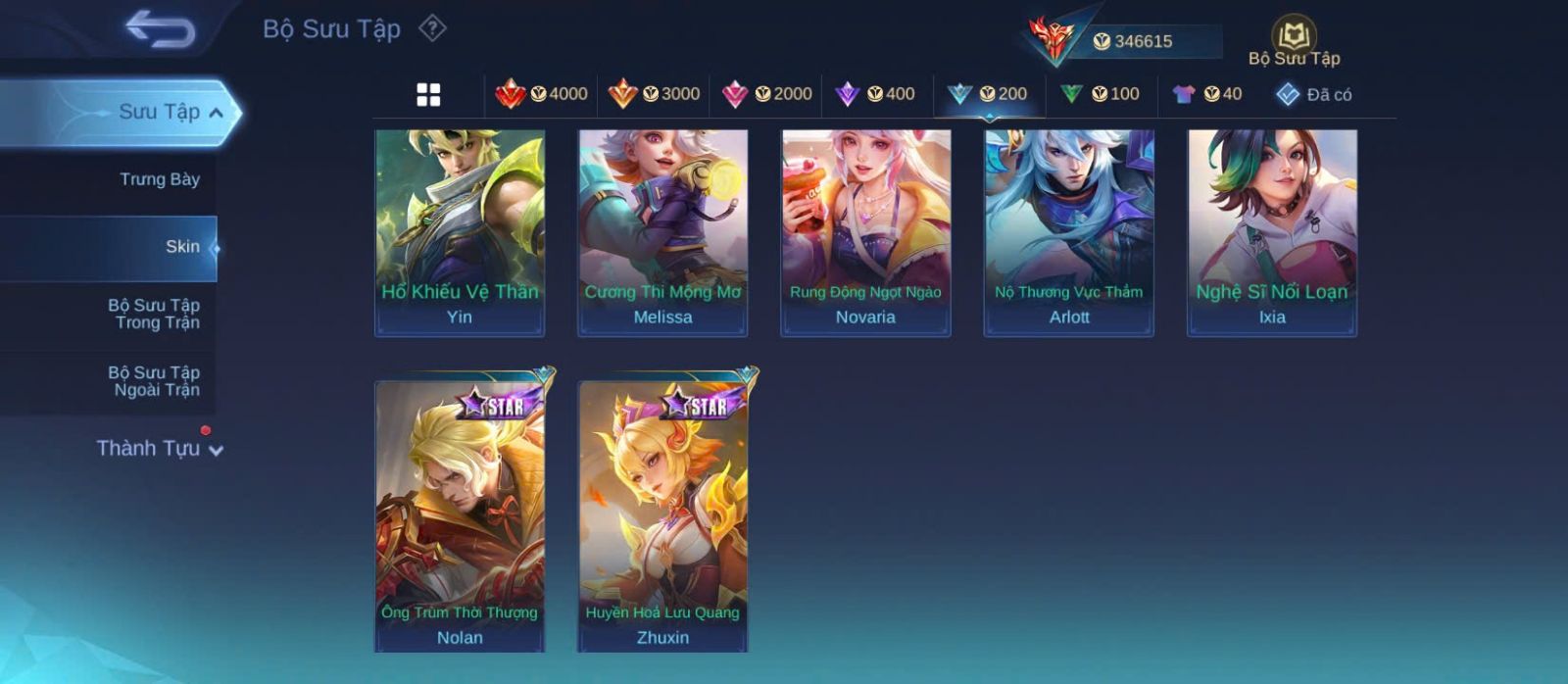
Task: Show the 40 points skin tier
Action: click(x=1206, y=94)
